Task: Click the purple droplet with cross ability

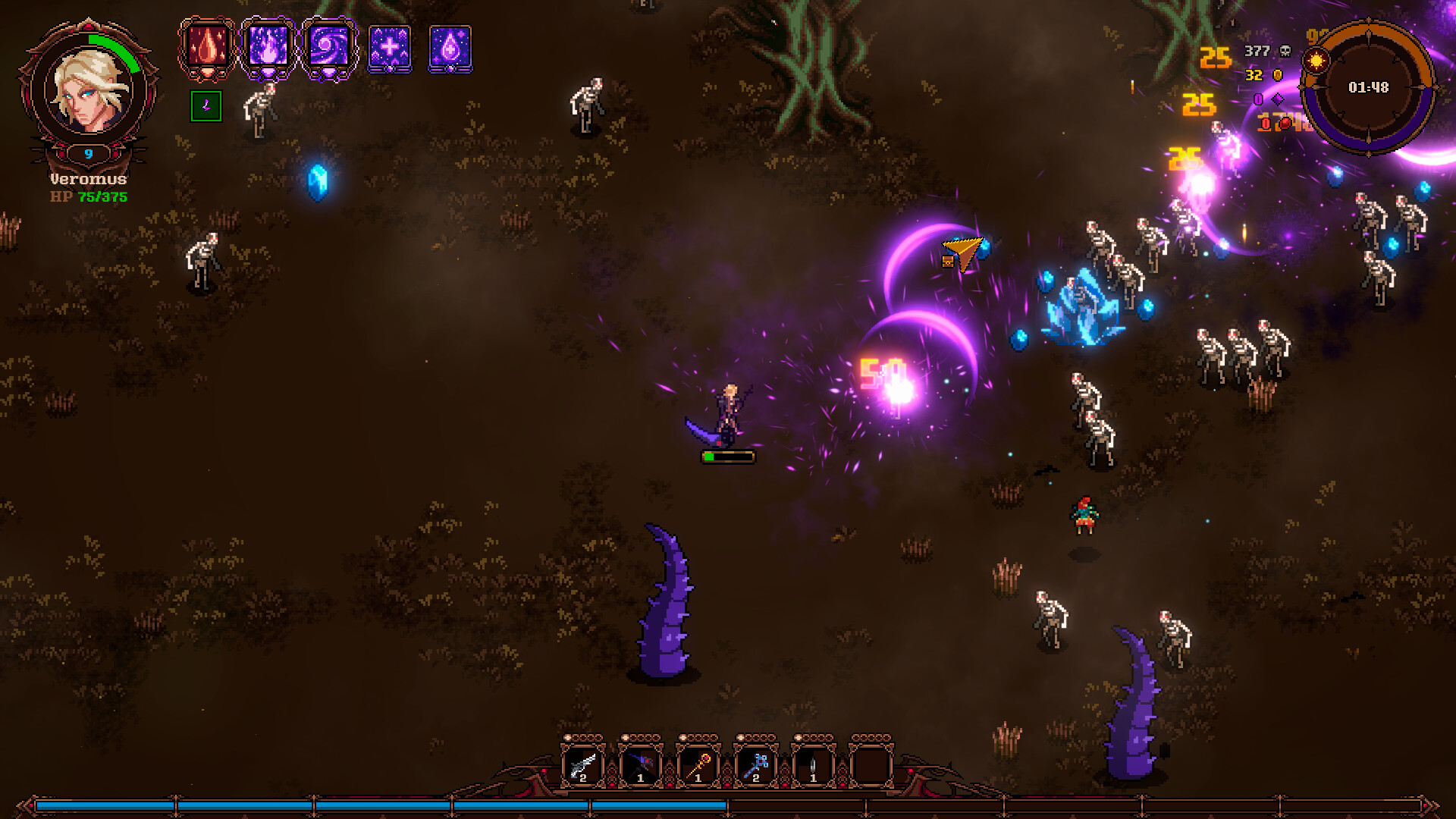Action: (x=450, y=48)
